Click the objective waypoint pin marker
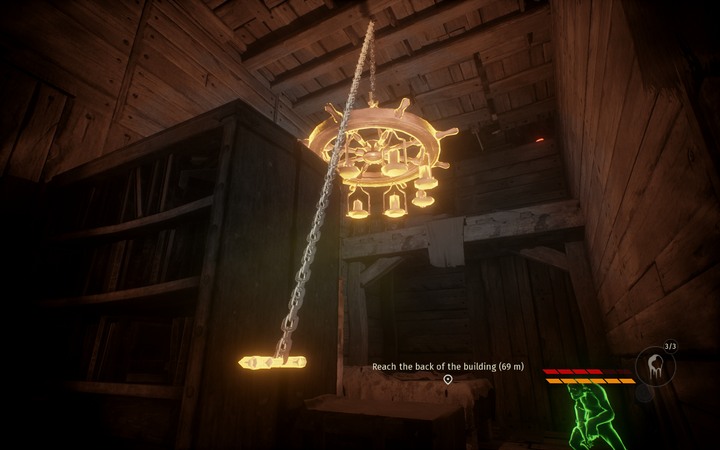The height and width of the screenshot is (450, 720). coord(448,380)
